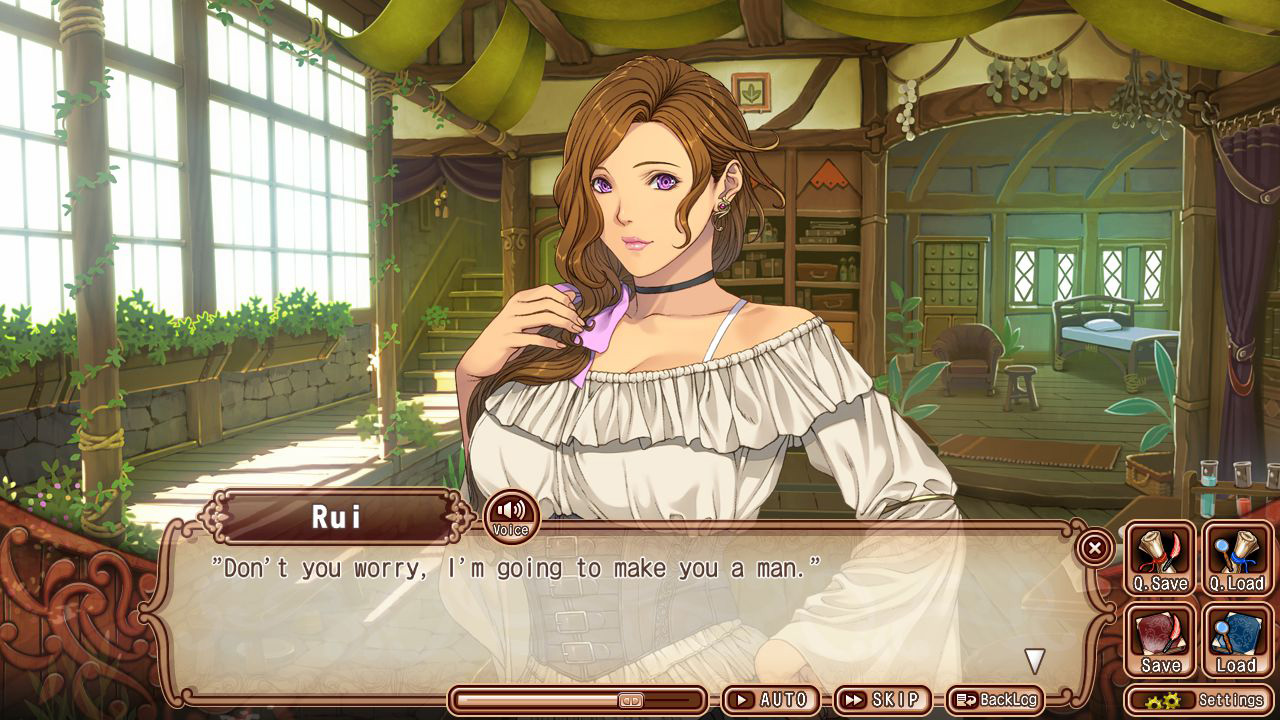Advance dialogue with the white arrow
The height and width of the screenshot is (720, 1280).
point(1035,661)
